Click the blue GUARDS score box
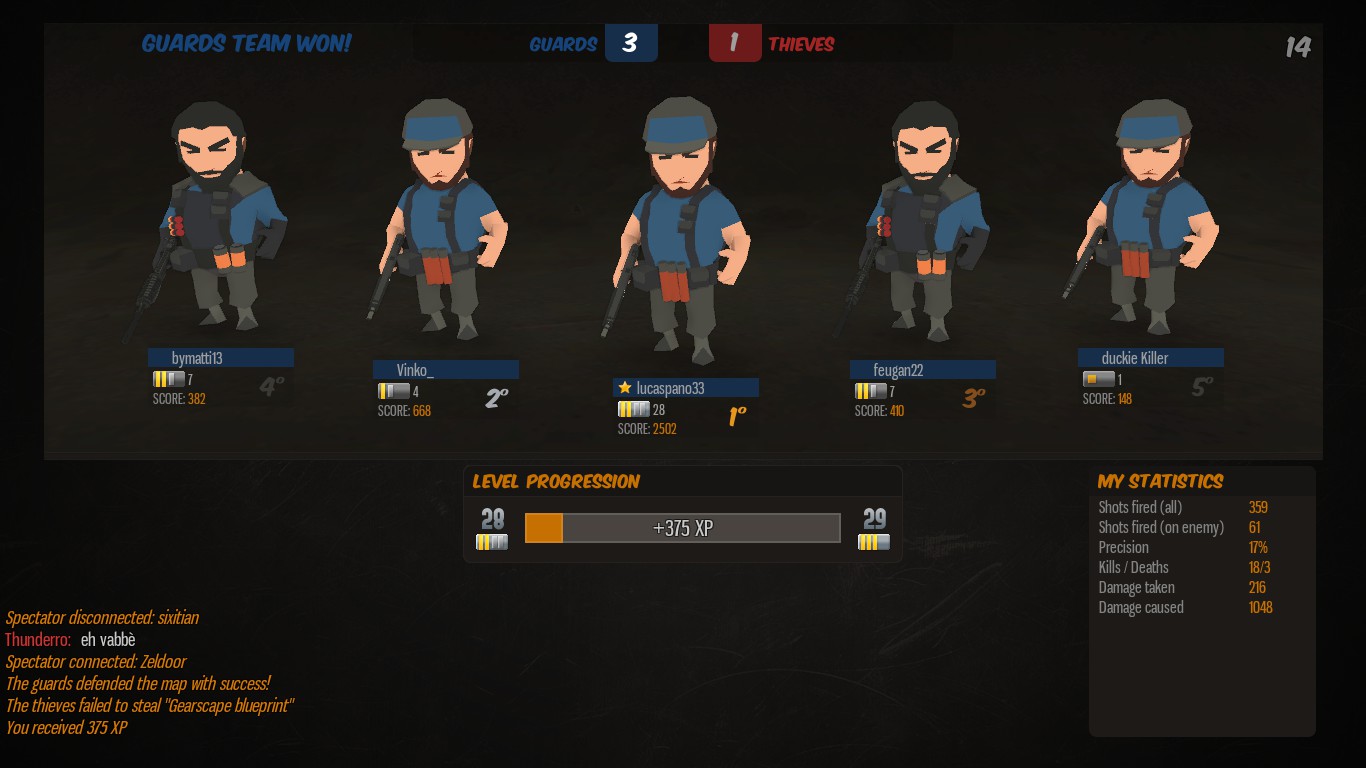This screenshot has width=1366, height=768. click(631, 43)
